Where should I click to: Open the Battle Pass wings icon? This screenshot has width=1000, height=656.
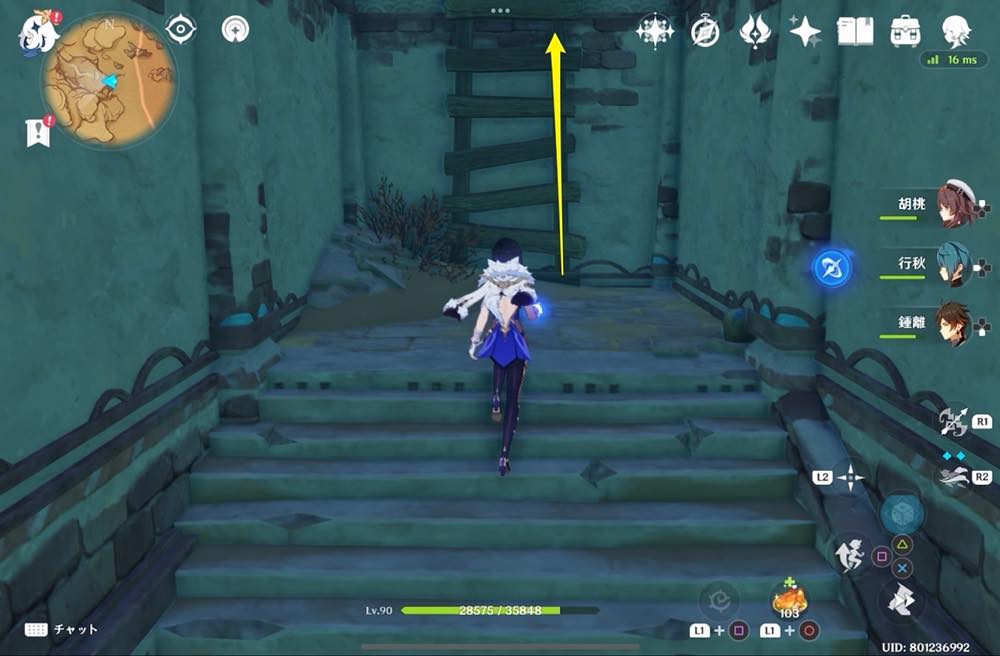coord(754,32)
